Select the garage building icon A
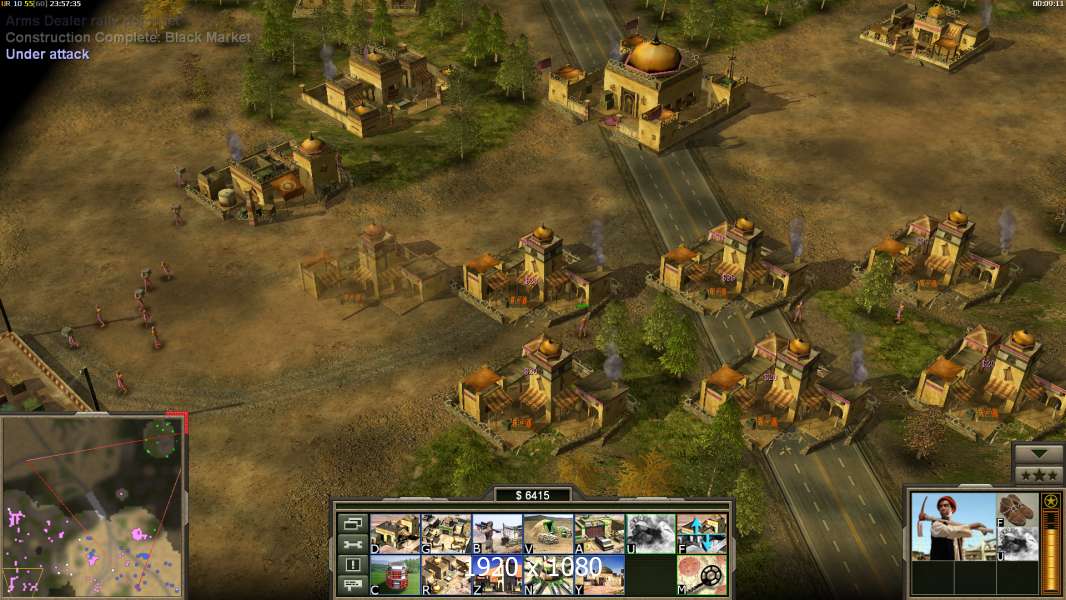Screen dimensions: 1066x600 [599, 534]
